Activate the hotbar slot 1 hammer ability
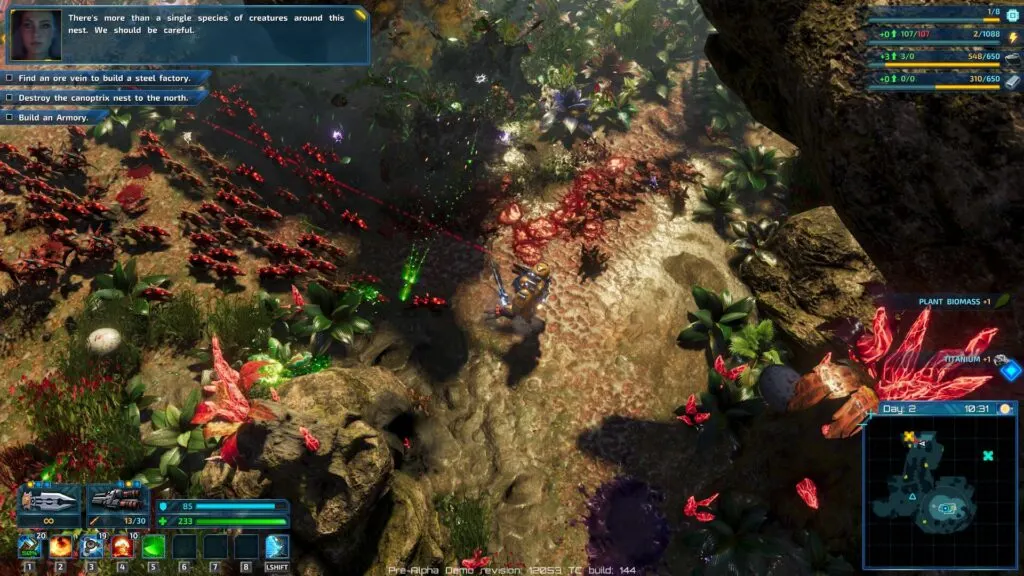 pos(30,547)
